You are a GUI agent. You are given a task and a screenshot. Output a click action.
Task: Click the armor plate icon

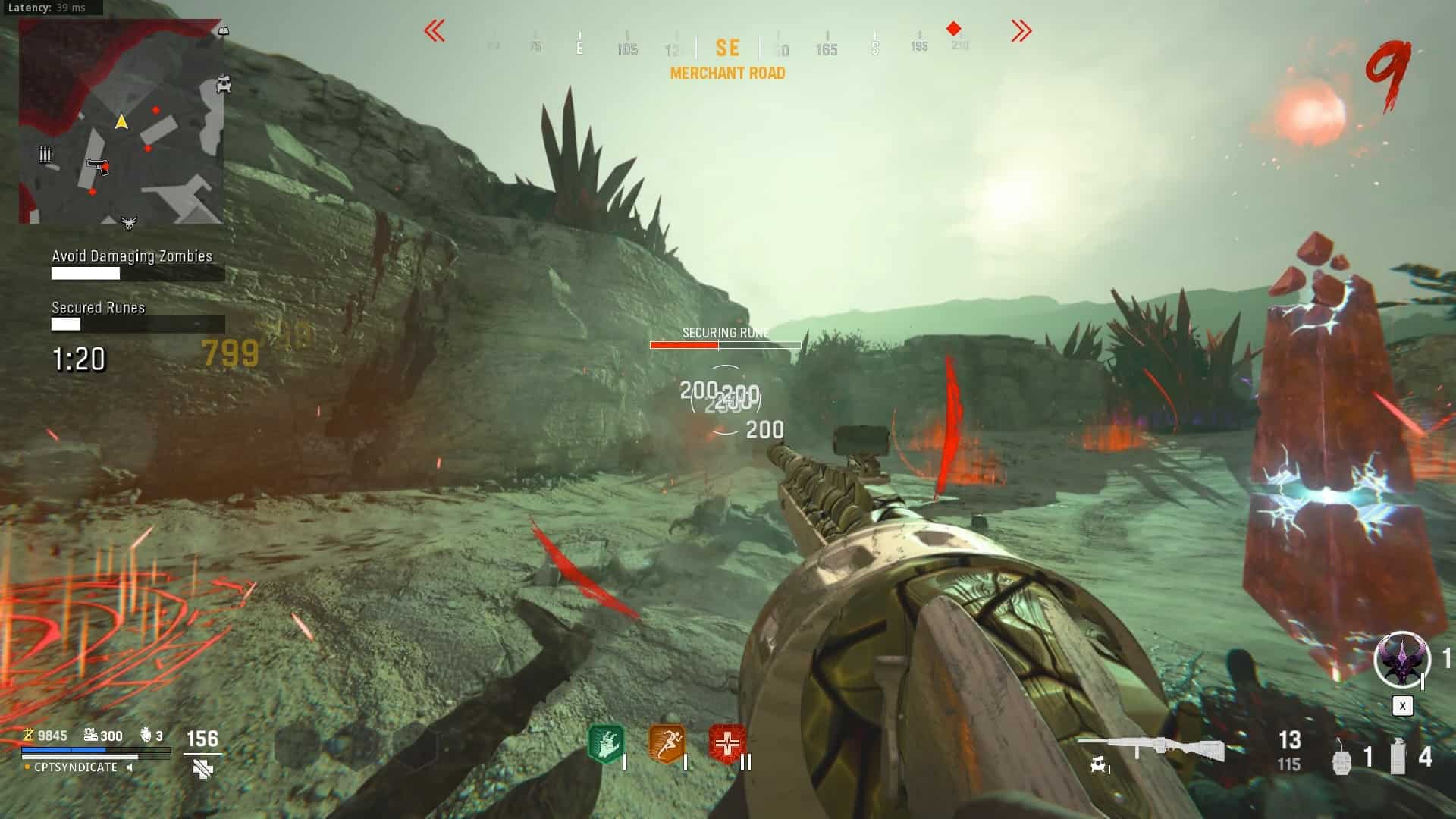202,769
